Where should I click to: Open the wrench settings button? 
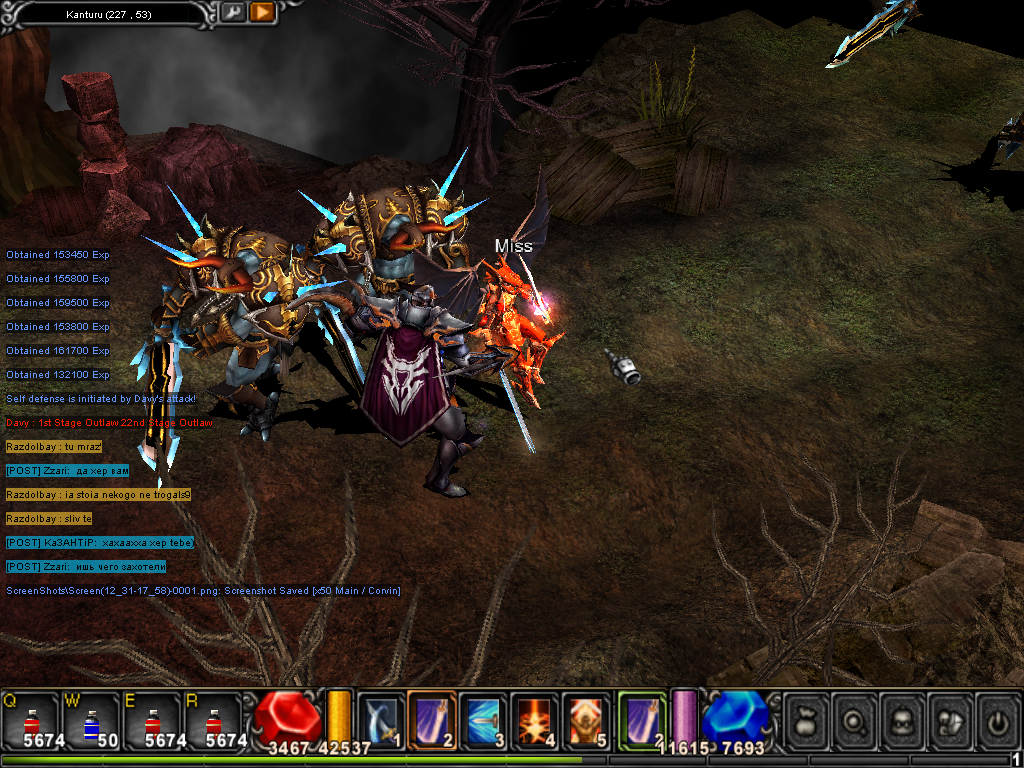[x=232, y=13]
